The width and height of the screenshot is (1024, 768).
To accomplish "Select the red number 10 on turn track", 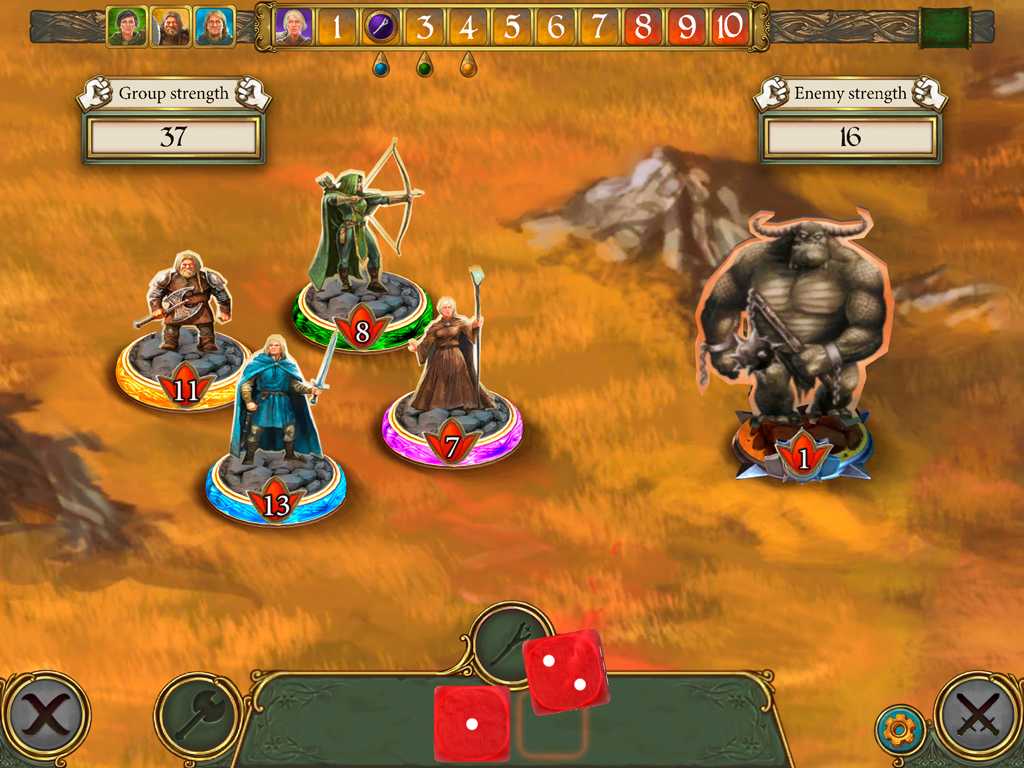I will (x=730, y=27).
